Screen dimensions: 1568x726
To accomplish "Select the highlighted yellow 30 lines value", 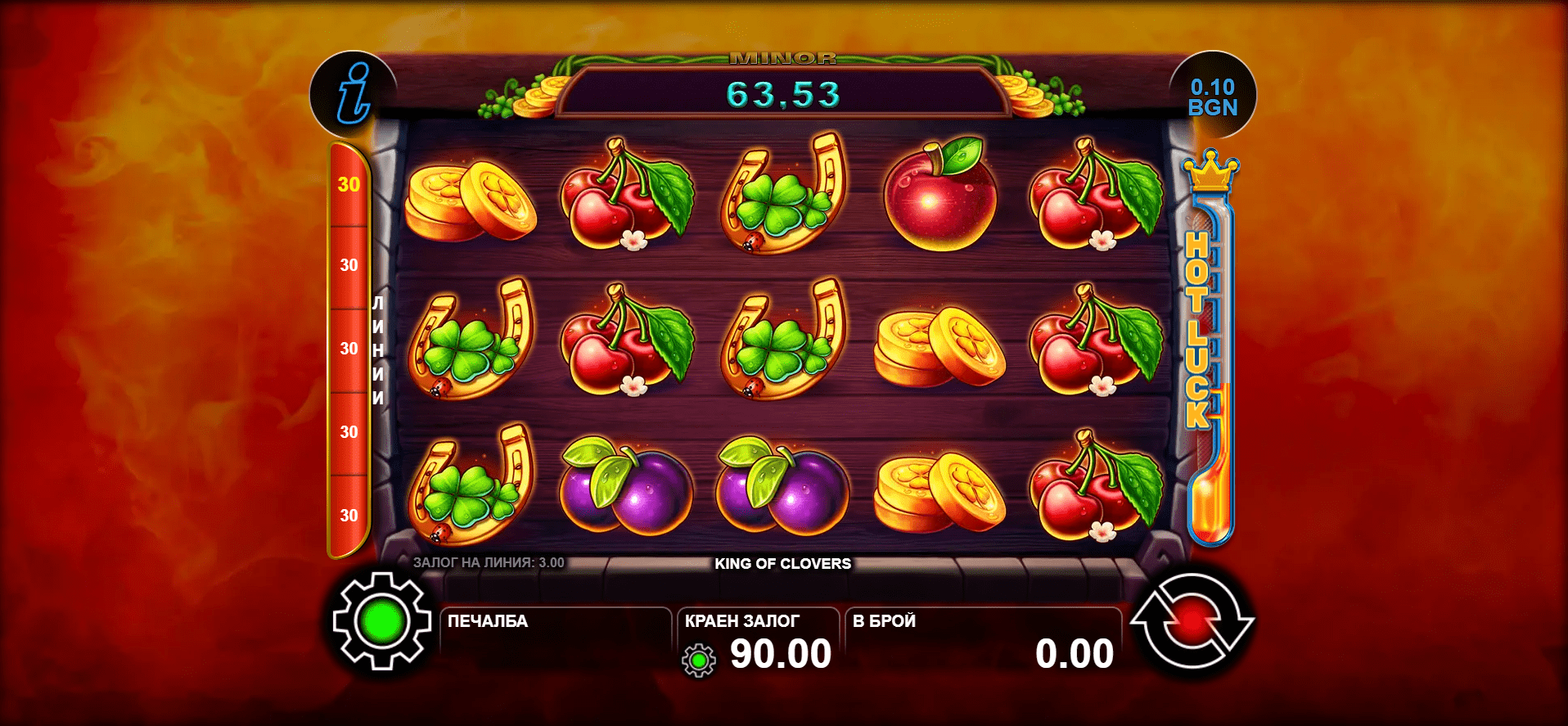I will pos(349,185).
